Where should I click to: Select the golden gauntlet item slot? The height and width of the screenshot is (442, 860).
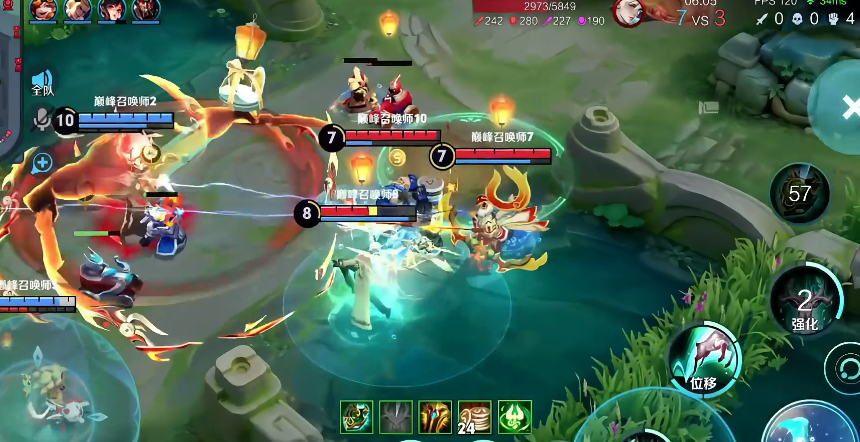(x=435, y=416)
